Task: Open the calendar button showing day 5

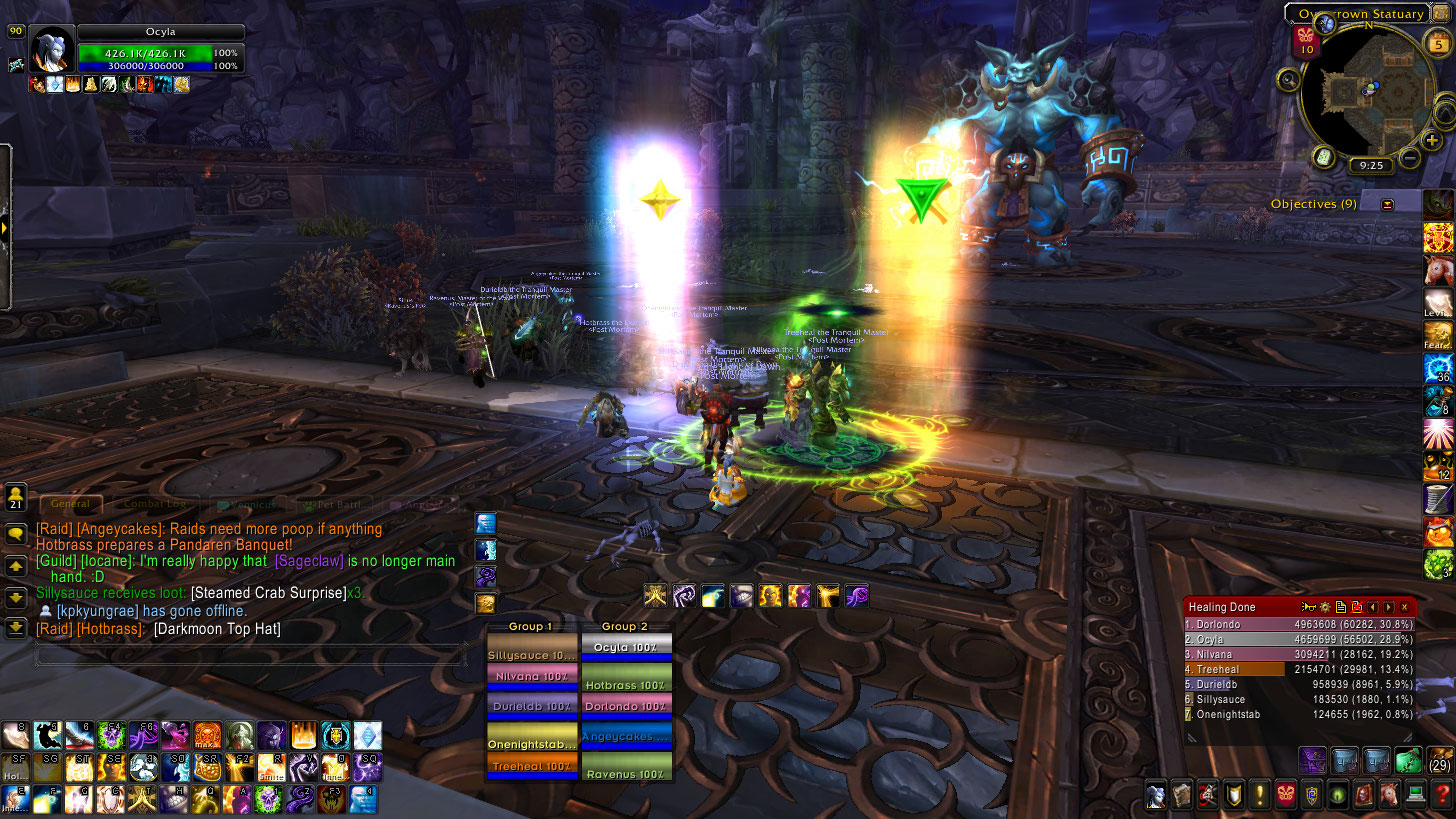Action: pyautogui.click(x=1439, y=44)
